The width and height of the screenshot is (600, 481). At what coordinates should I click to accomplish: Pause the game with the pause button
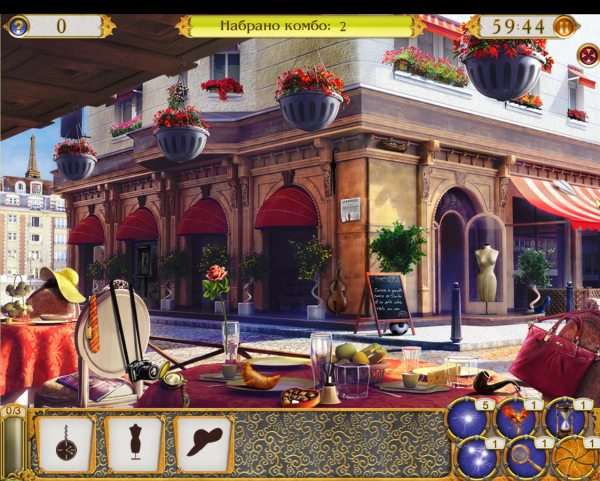point(564,26)
